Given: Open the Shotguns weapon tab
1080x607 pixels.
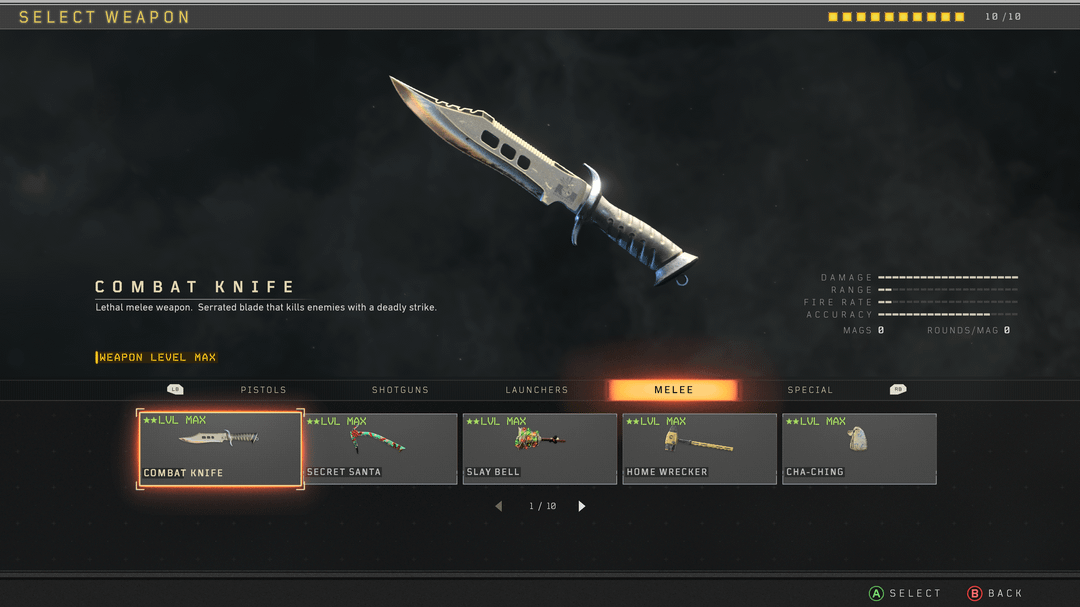Looking at the screenshot, I should point(400,390).
